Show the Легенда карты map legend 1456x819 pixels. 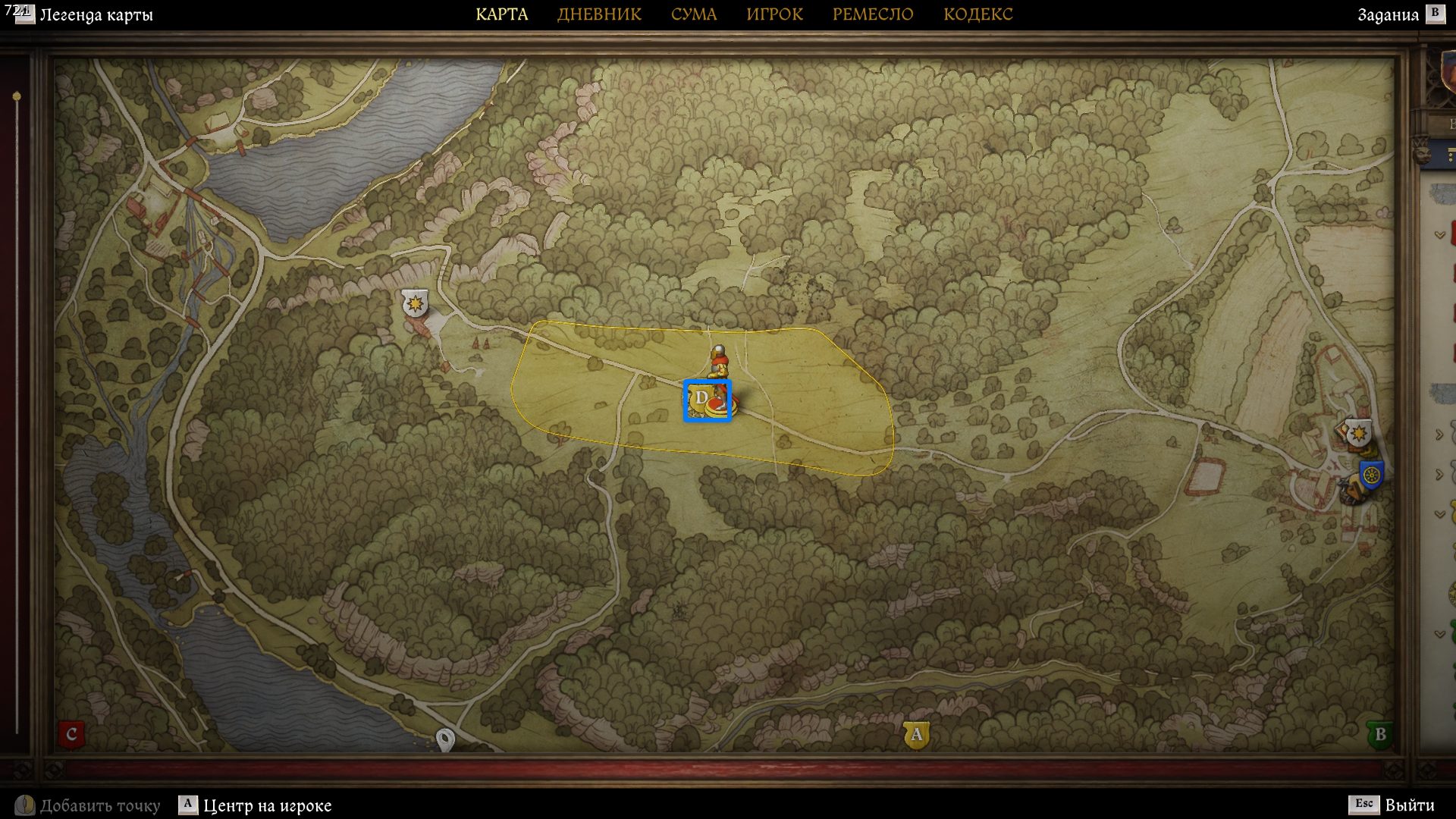point(96,14)
